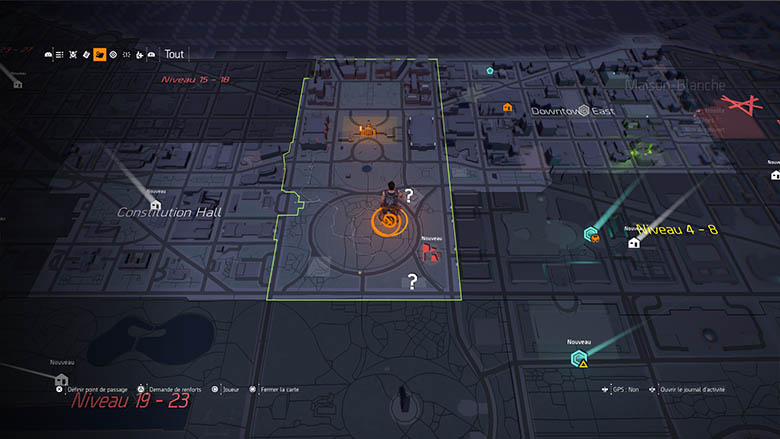
Task: Select the circular target filter icon
Action: point(113,55)
